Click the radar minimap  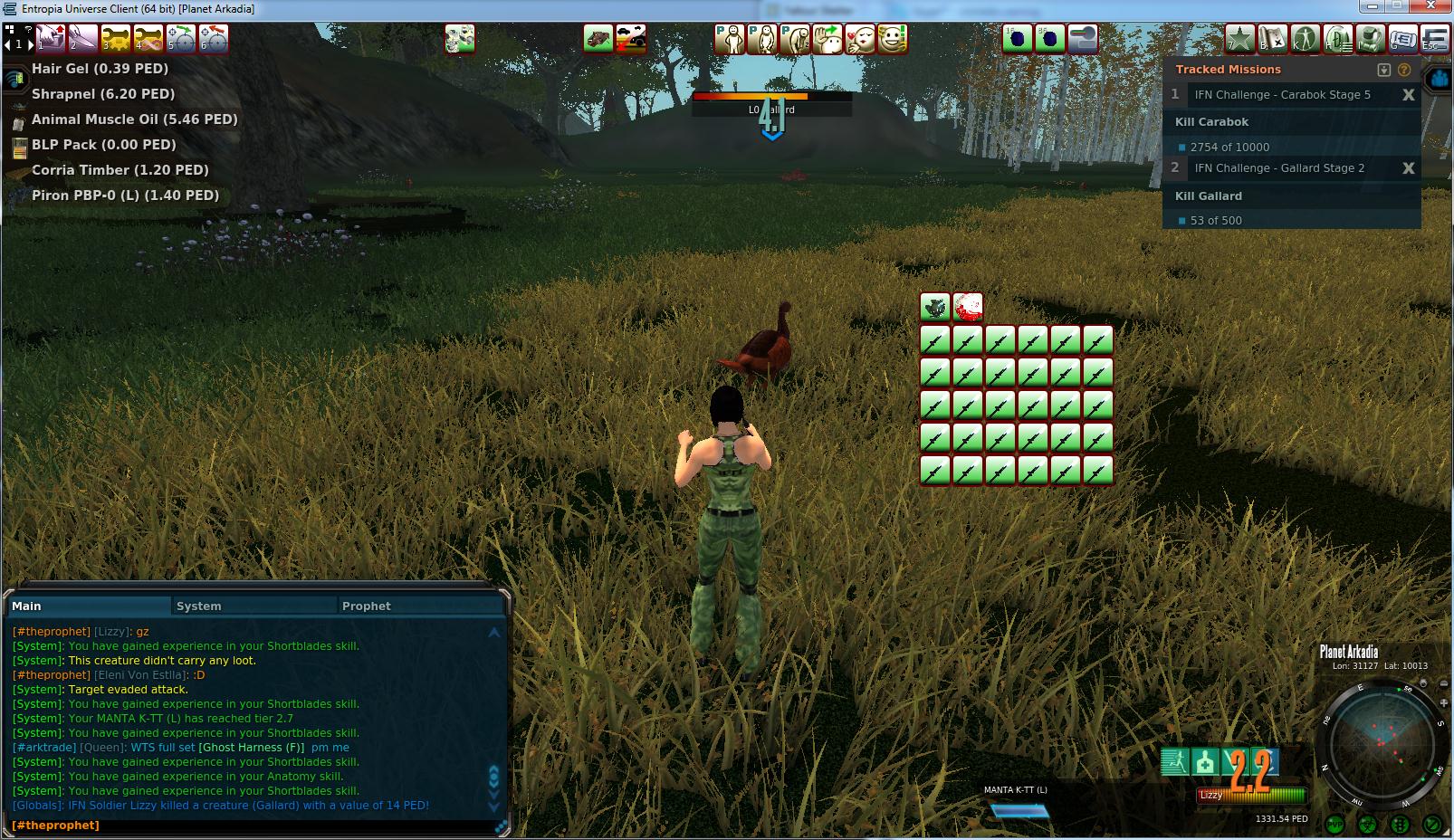1382,743
